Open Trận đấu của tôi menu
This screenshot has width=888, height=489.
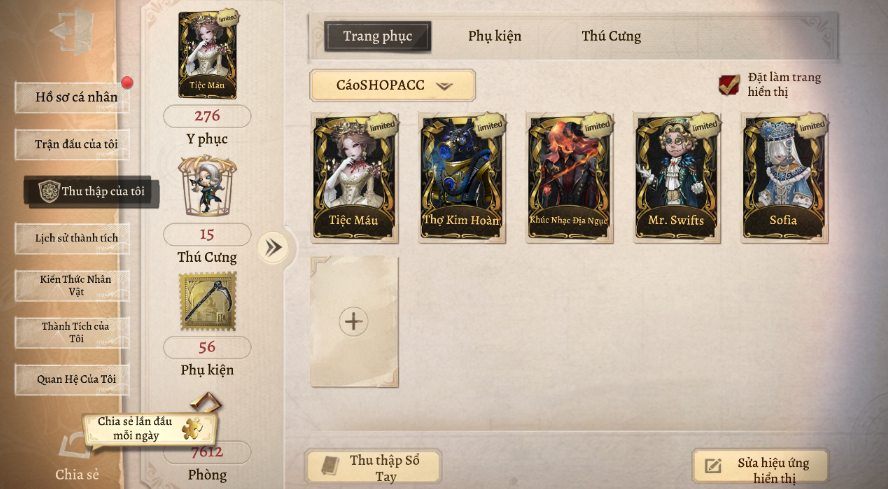[x=73, y=144]
